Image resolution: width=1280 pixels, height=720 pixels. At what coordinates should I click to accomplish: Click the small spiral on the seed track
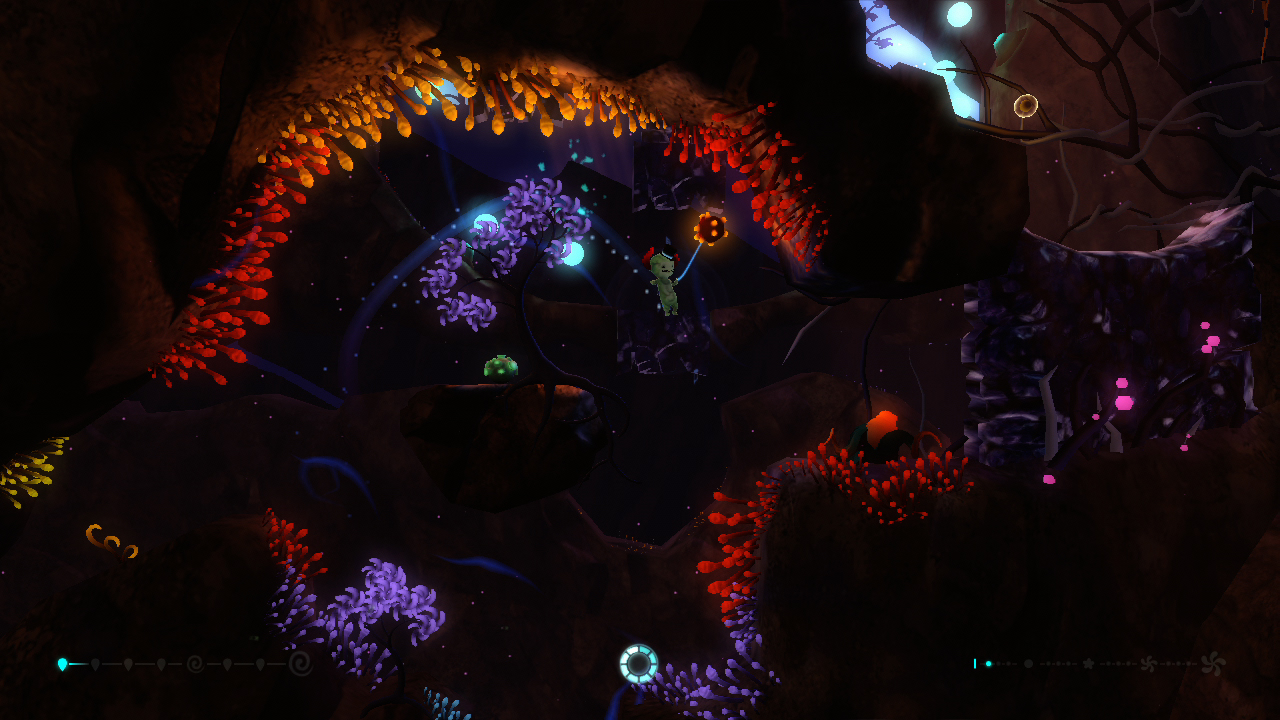(195, 663)
